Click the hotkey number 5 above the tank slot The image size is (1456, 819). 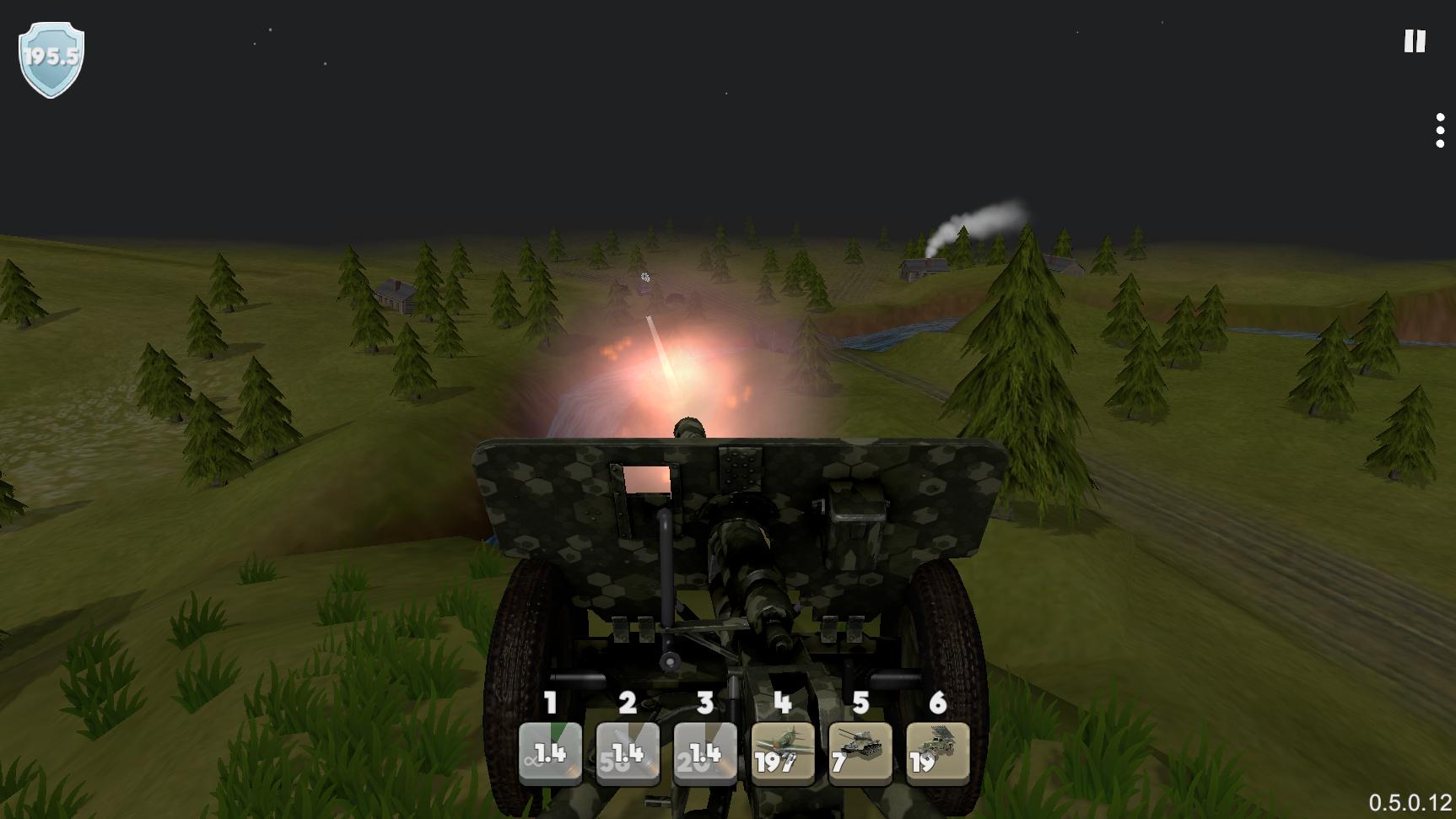coord(860,703)
